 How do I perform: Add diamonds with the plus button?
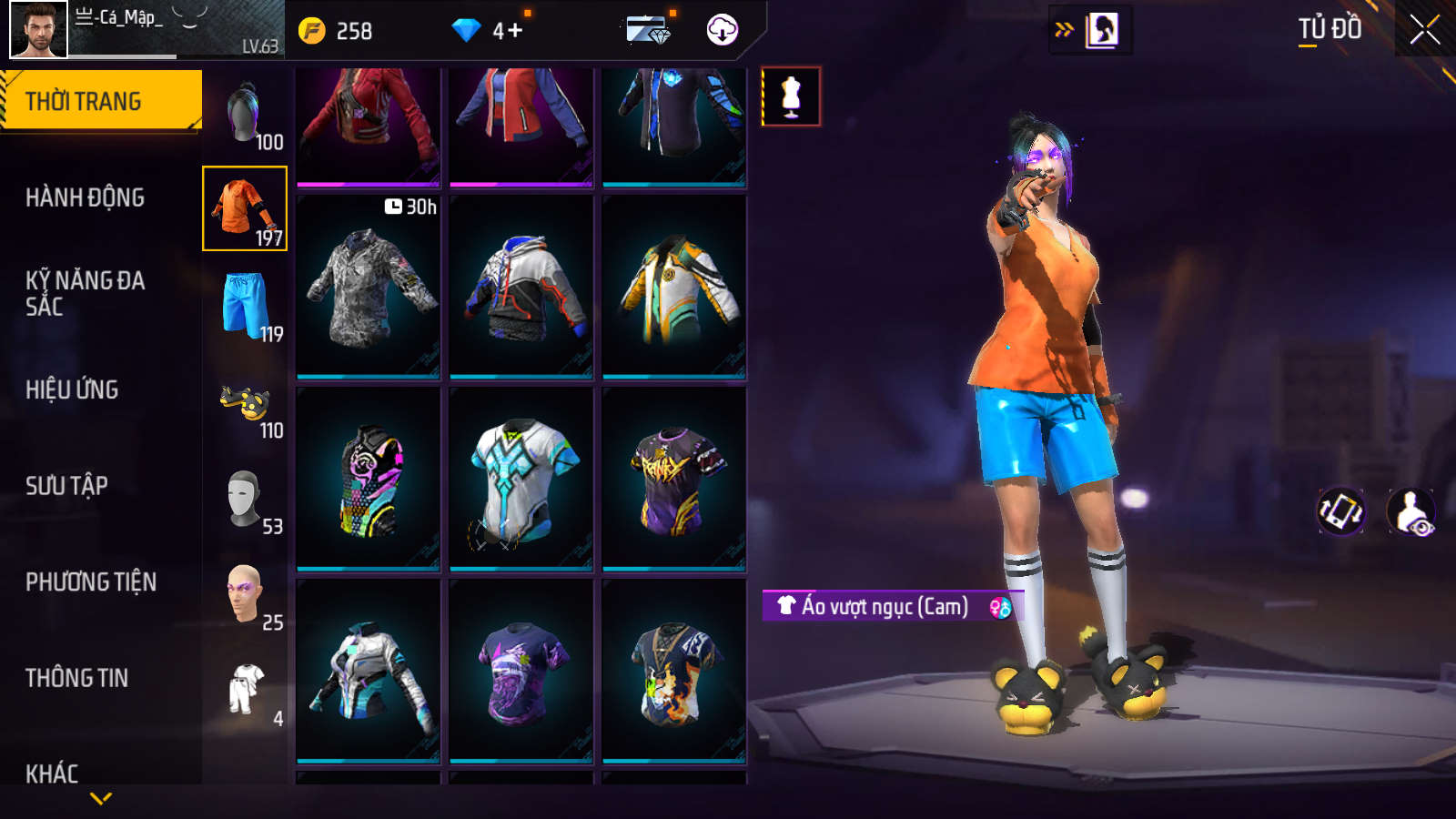coord(515,31)
